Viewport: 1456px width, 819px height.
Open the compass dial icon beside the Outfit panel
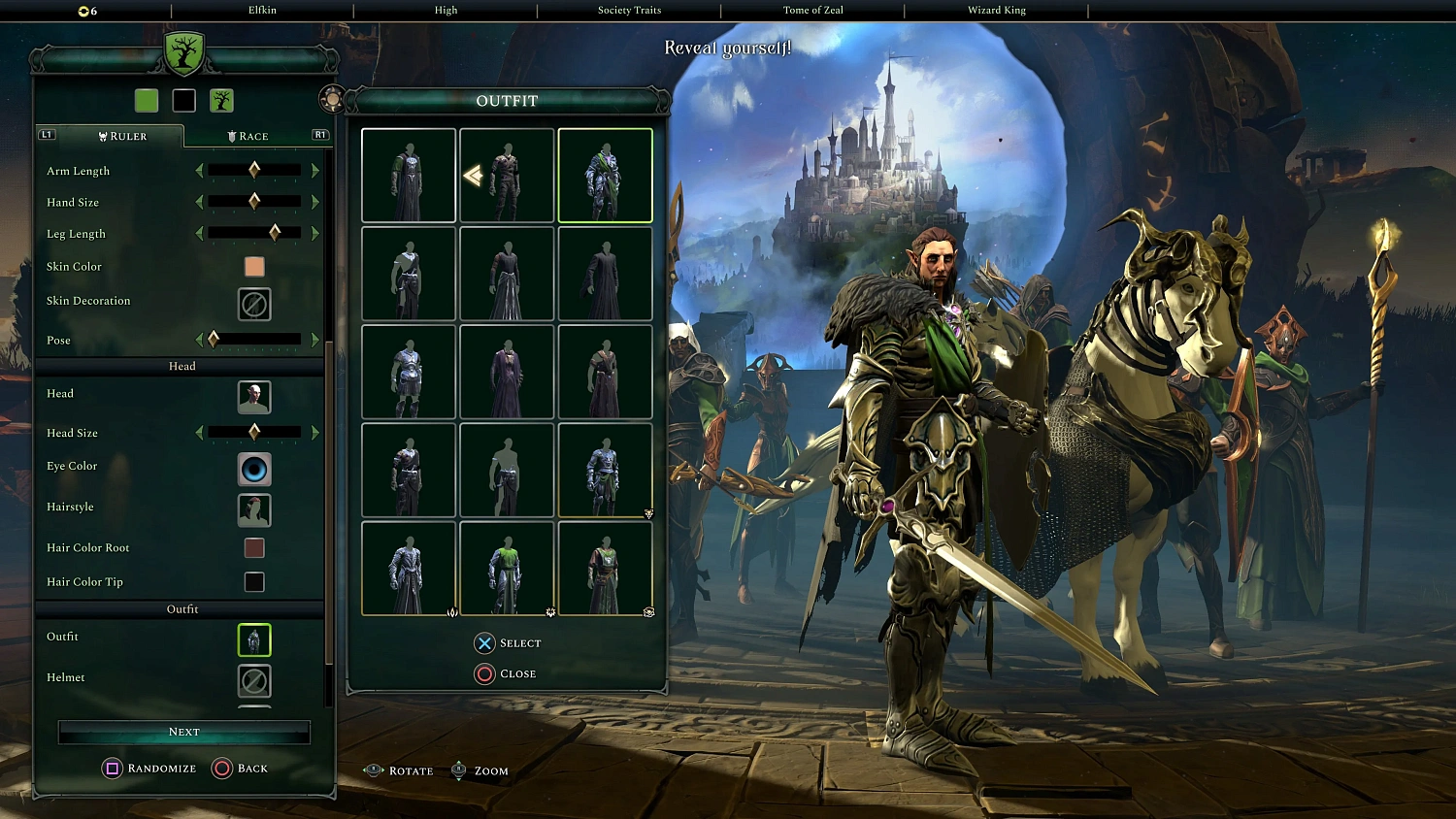click(x=333, y=98)
